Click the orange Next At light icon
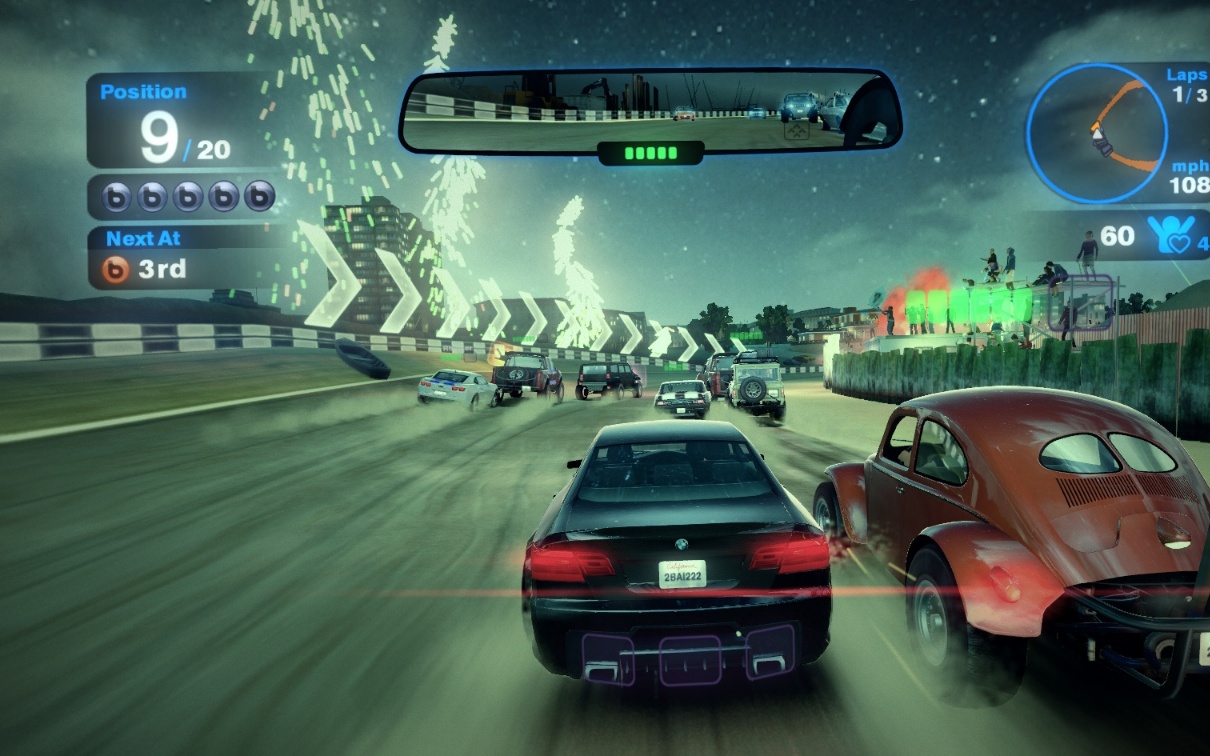Image resolution: width=1210 pixels, height=756 pixels. [x=117, y=270]
